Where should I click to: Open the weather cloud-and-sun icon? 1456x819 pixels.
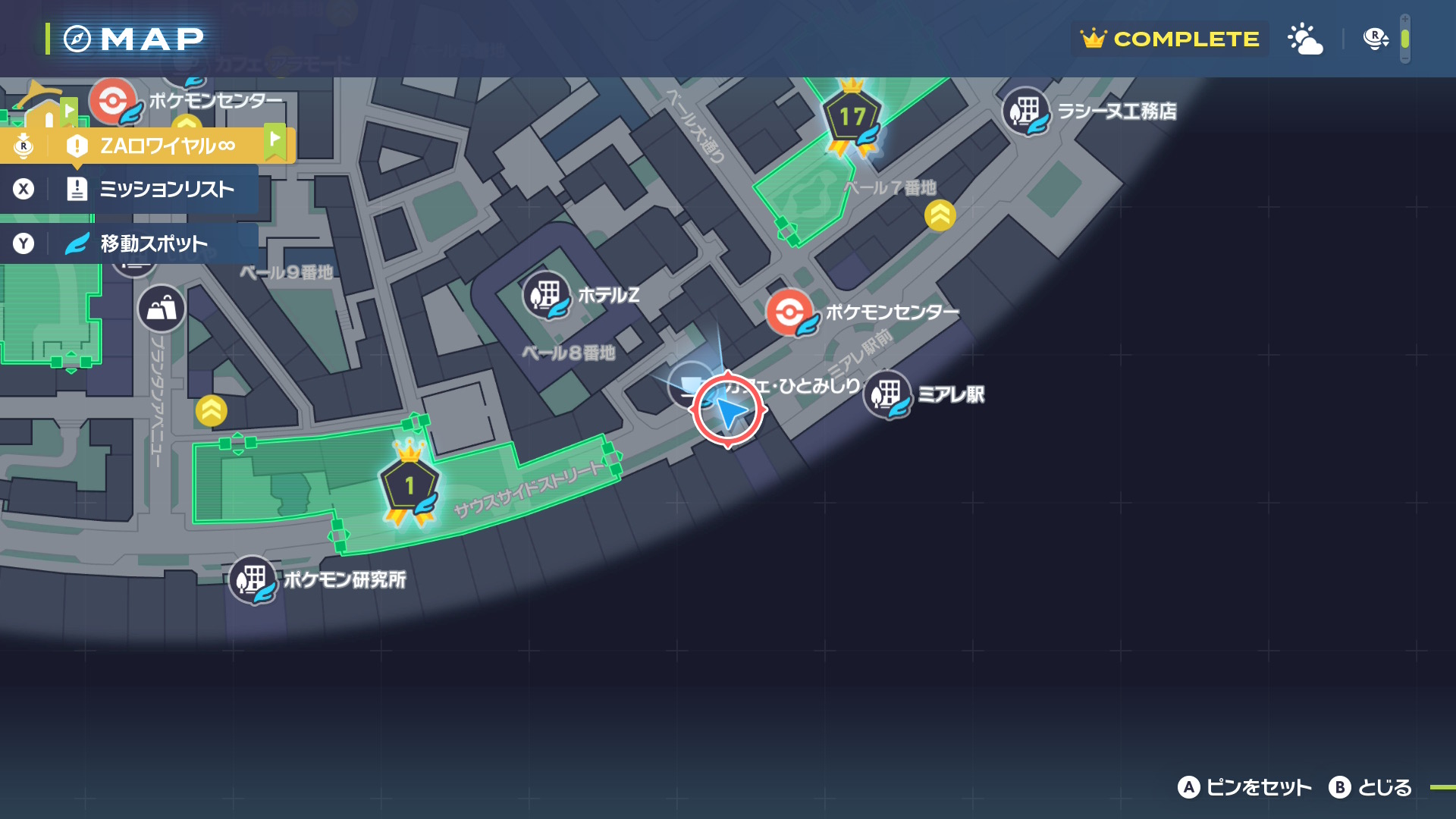click(x=1305, y=39)
